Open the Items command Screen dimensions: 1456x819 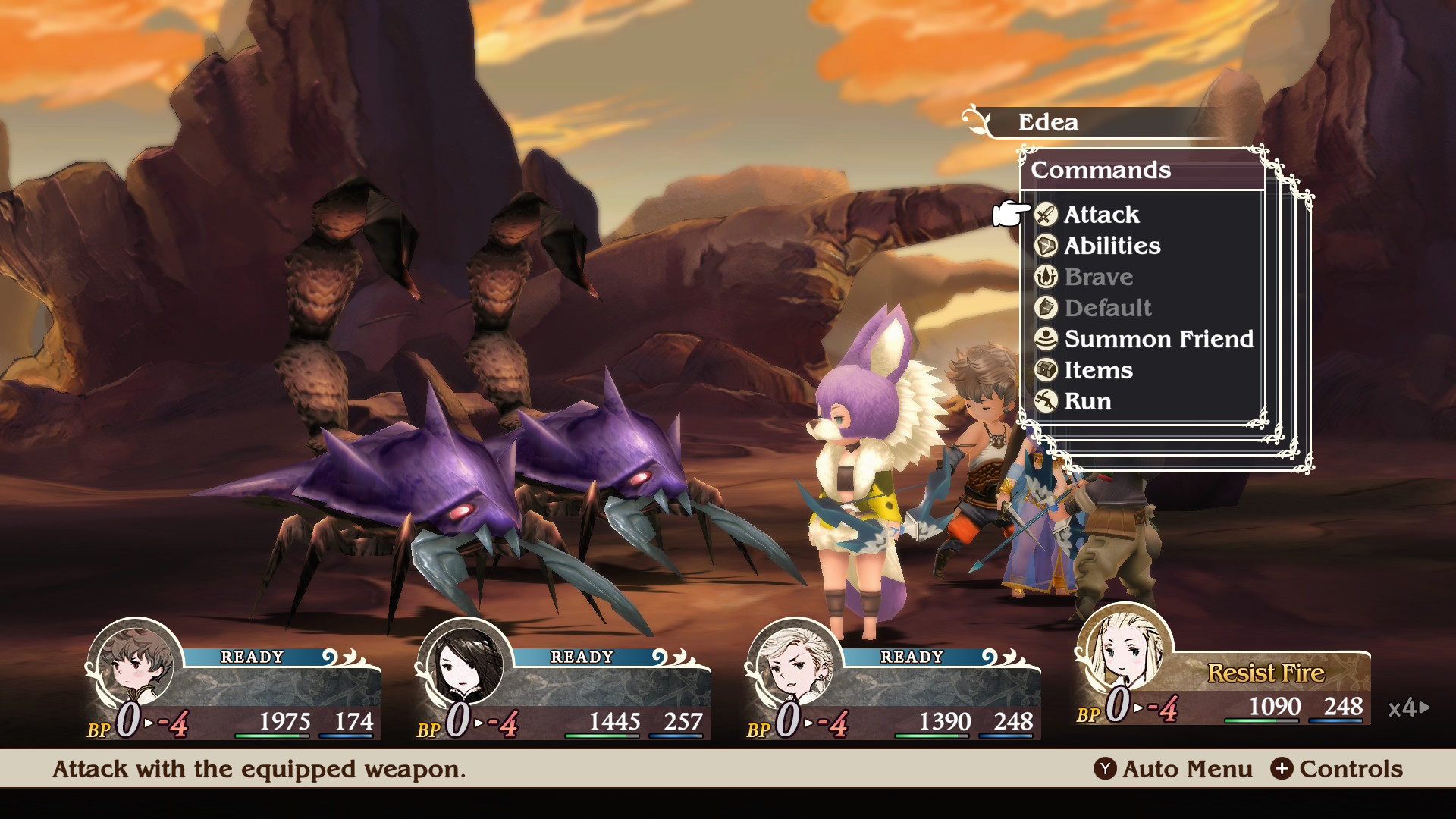coord(1097,370)
